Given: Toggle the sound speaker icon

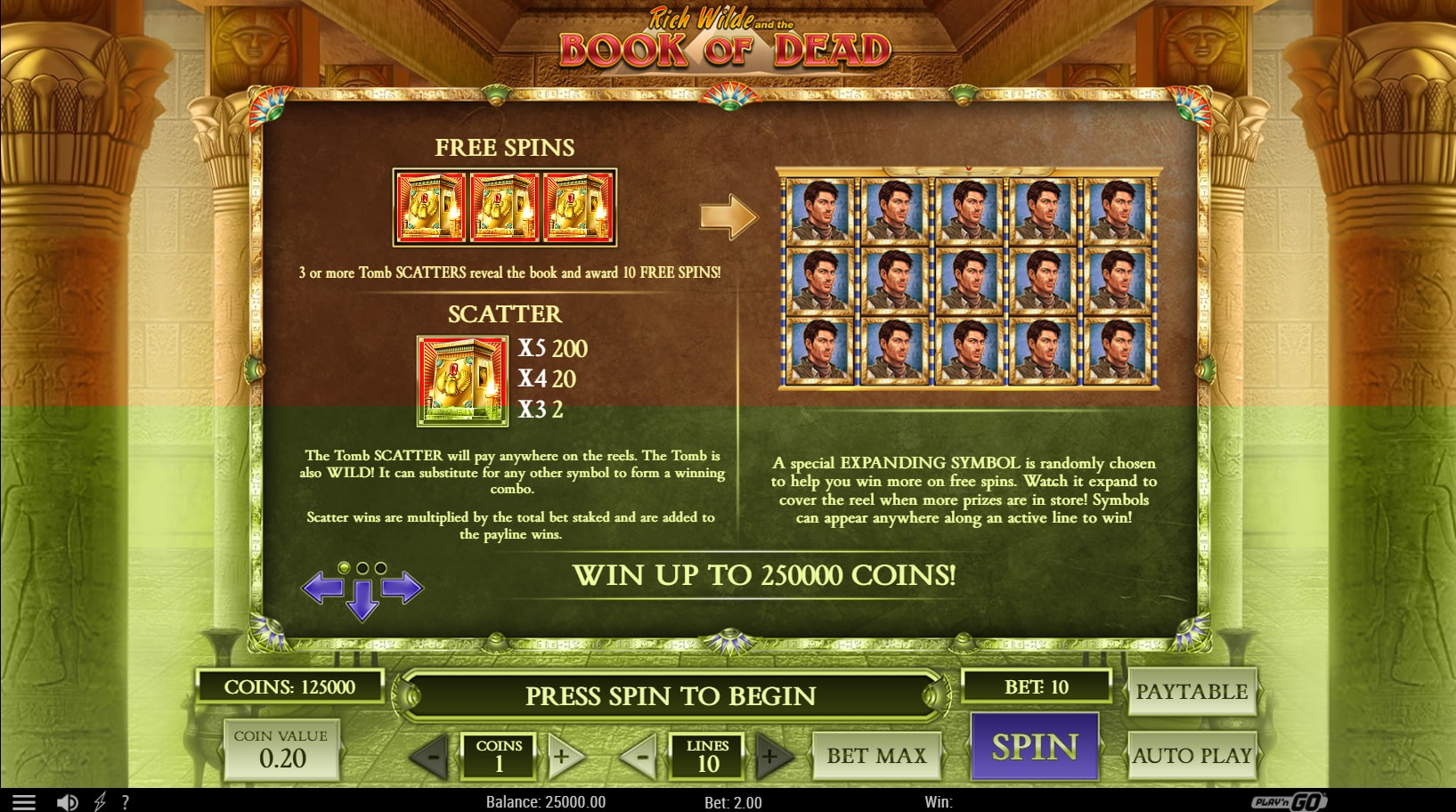Looking at the screenshot, I should click(x=67, y=802).
